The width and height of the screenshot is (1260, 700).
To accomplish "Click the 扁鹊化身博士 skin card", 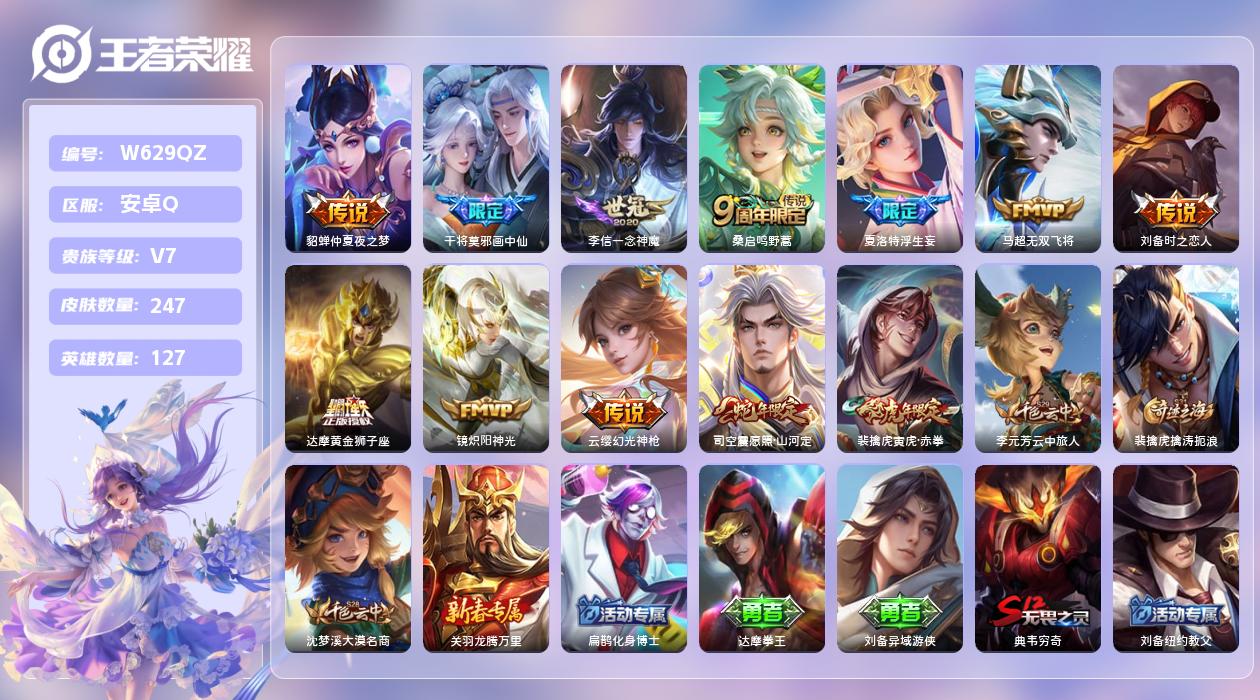I will pos(624,558).
